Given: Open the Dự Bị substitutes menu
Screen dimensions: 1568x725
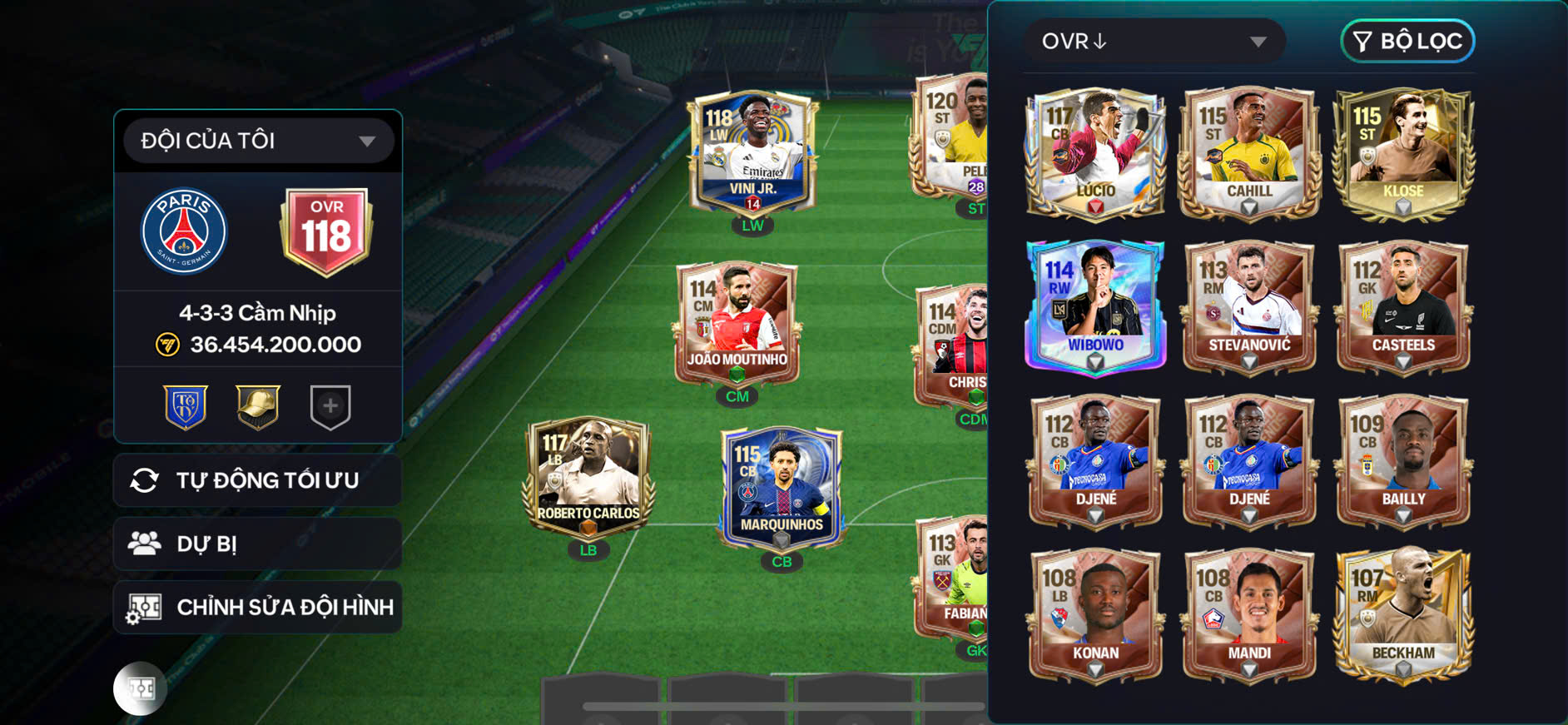Looking at the screenshot, I should (258, 544).
